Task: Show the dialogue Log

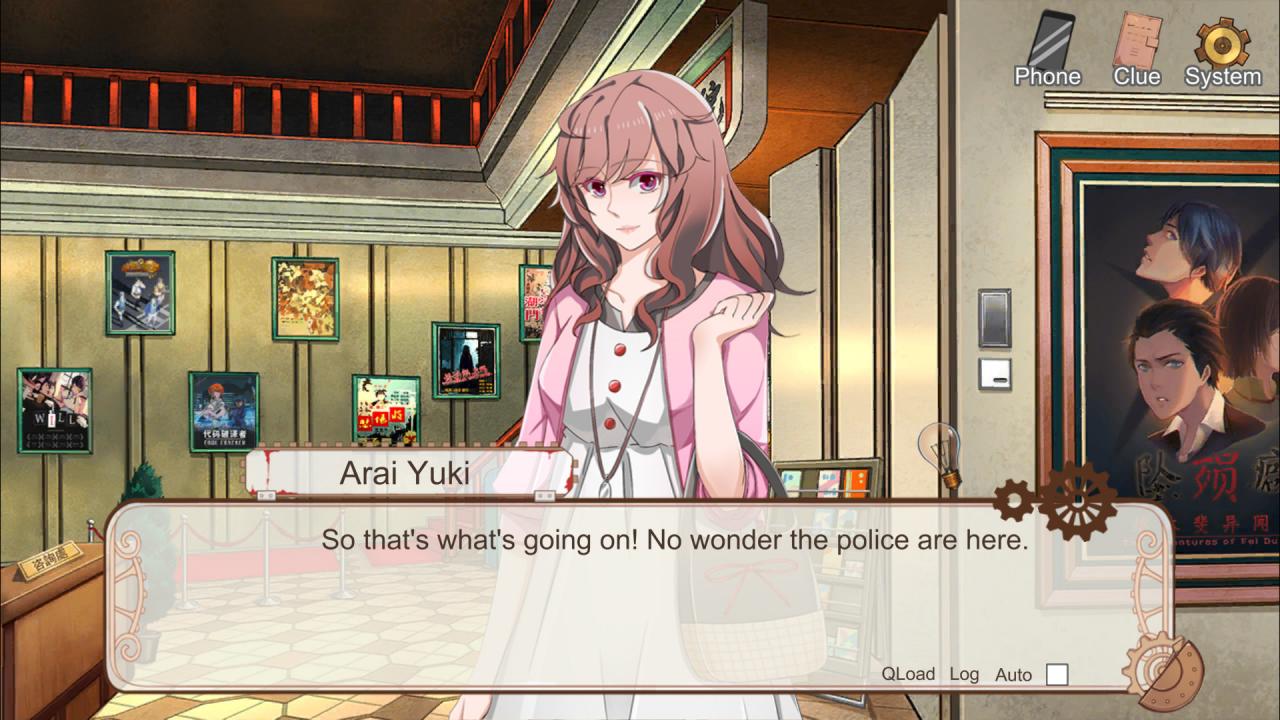Action: (964, 674)
